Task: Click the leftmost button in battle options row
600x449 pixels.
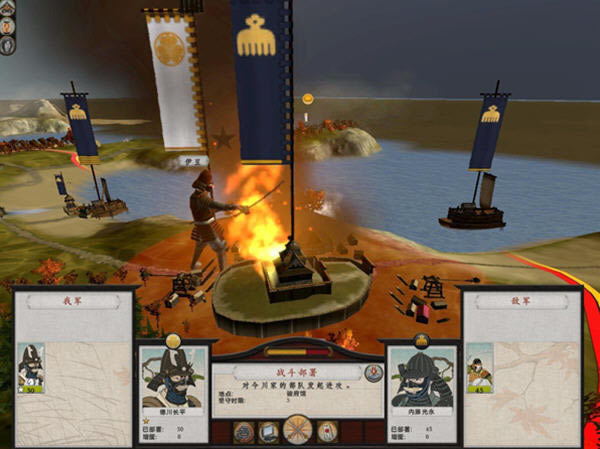Action: (243, 431)
